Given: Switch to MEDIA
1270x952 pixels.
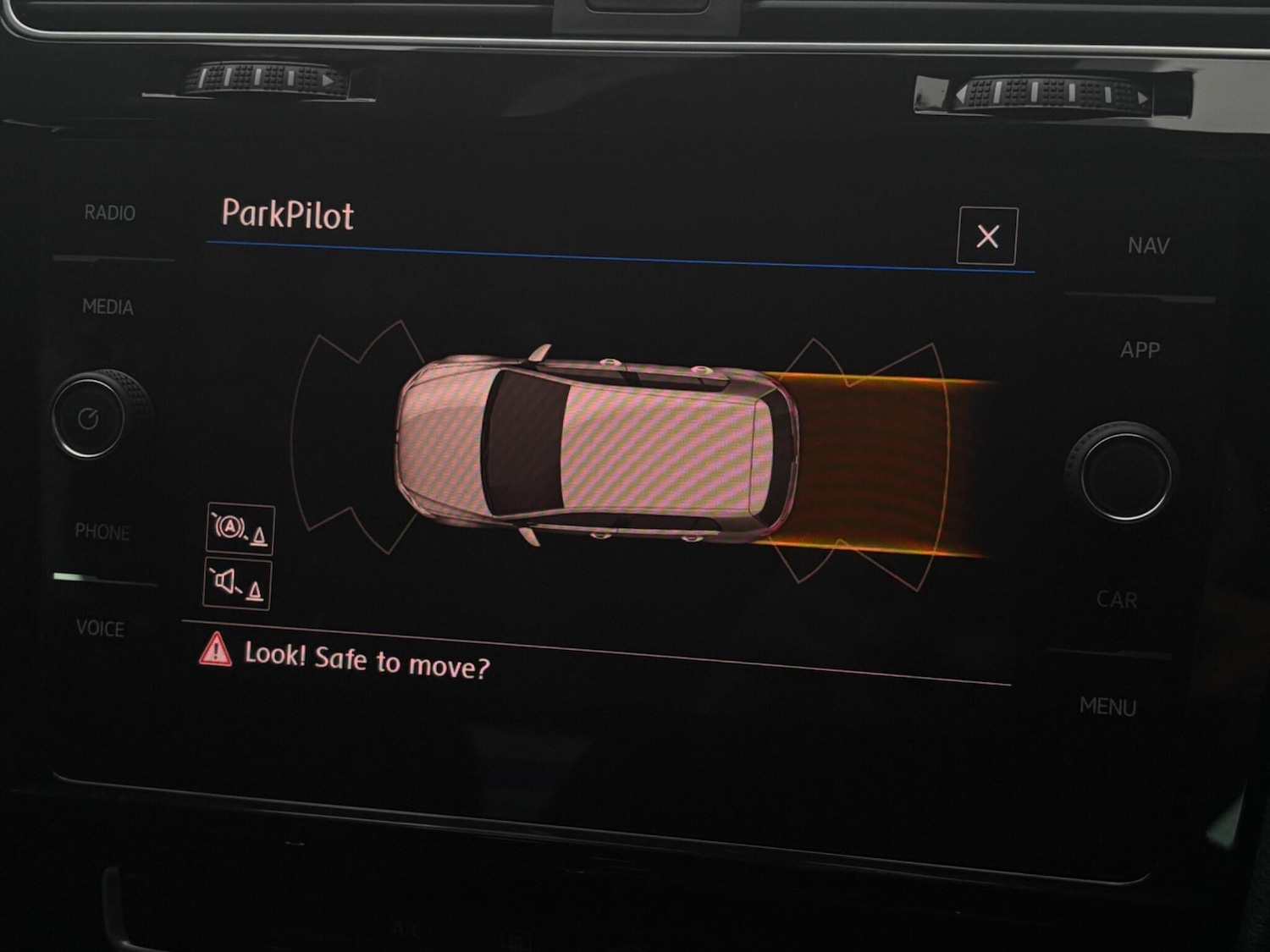Looking at the screenshot, I should [108, 307].
